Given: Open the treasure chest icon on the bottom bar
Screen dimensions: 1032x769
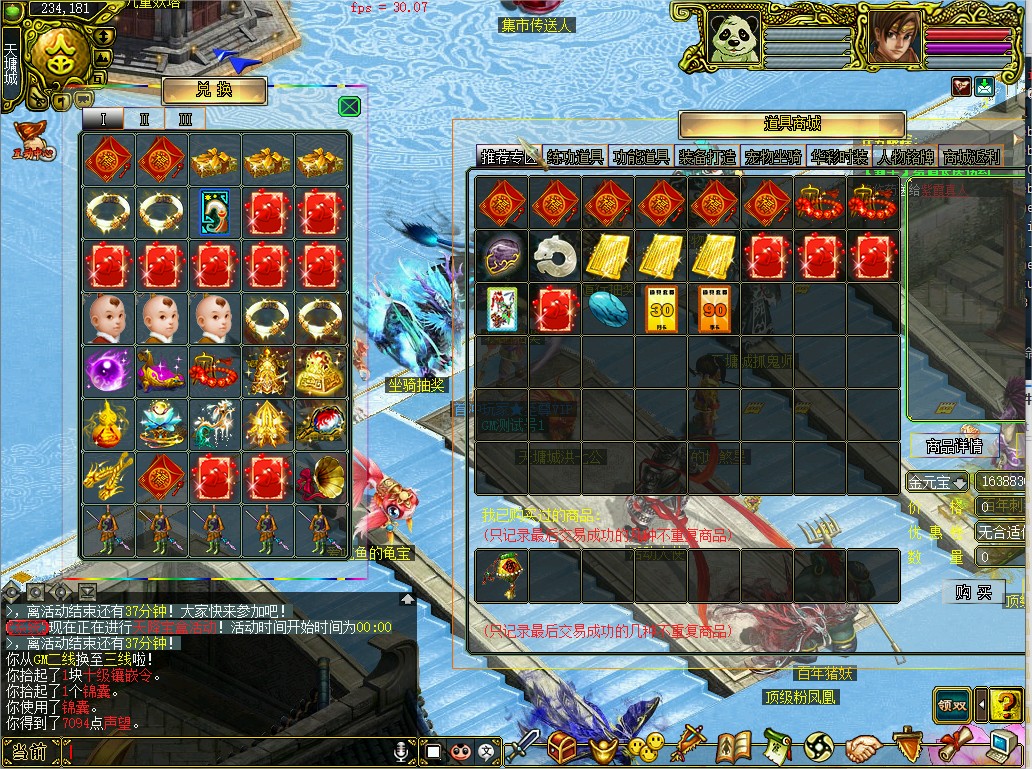Looking at the screenshot, I should (563, 747).
